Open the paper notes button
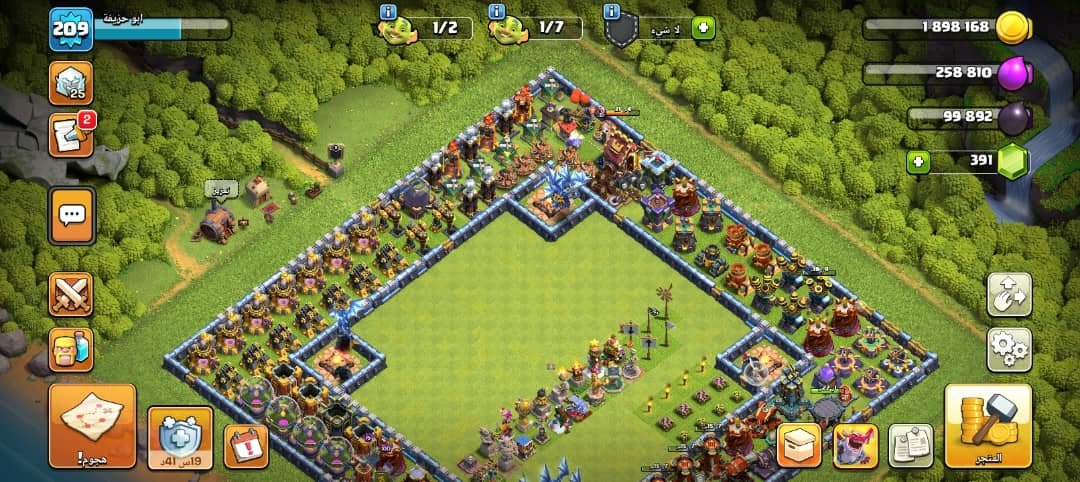1080x482 pixels. coord(910,445)
